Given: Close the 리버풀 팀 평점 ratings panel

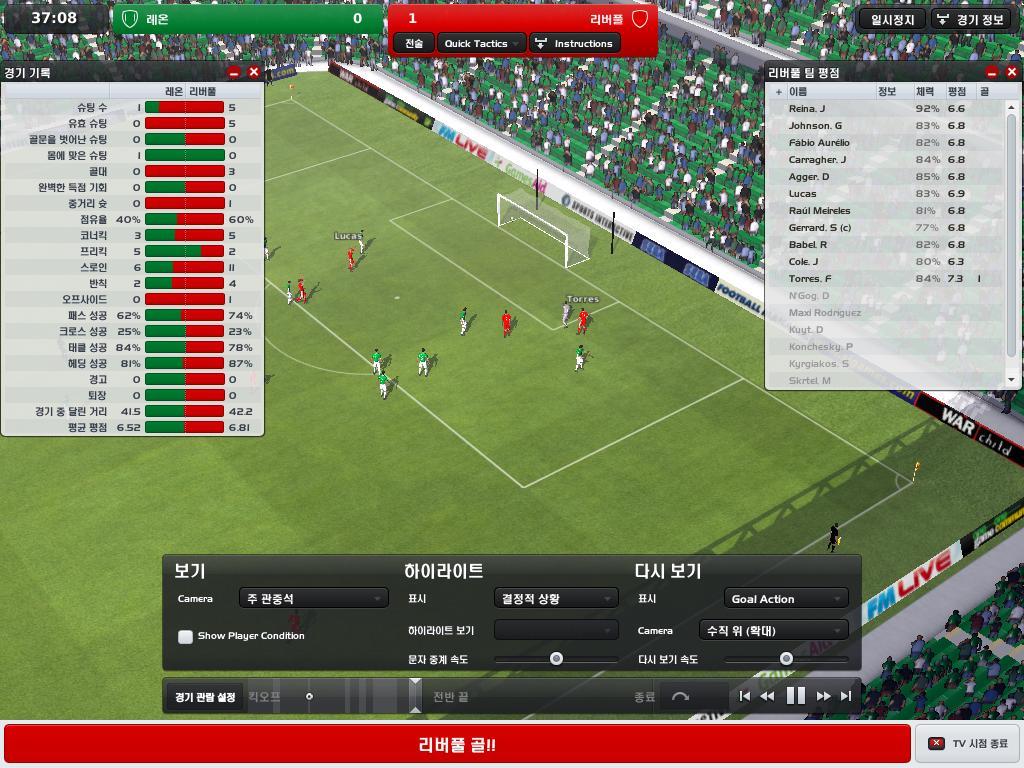Looking at the screenshot, I should pyautogui.click(x=1011, y=72).
